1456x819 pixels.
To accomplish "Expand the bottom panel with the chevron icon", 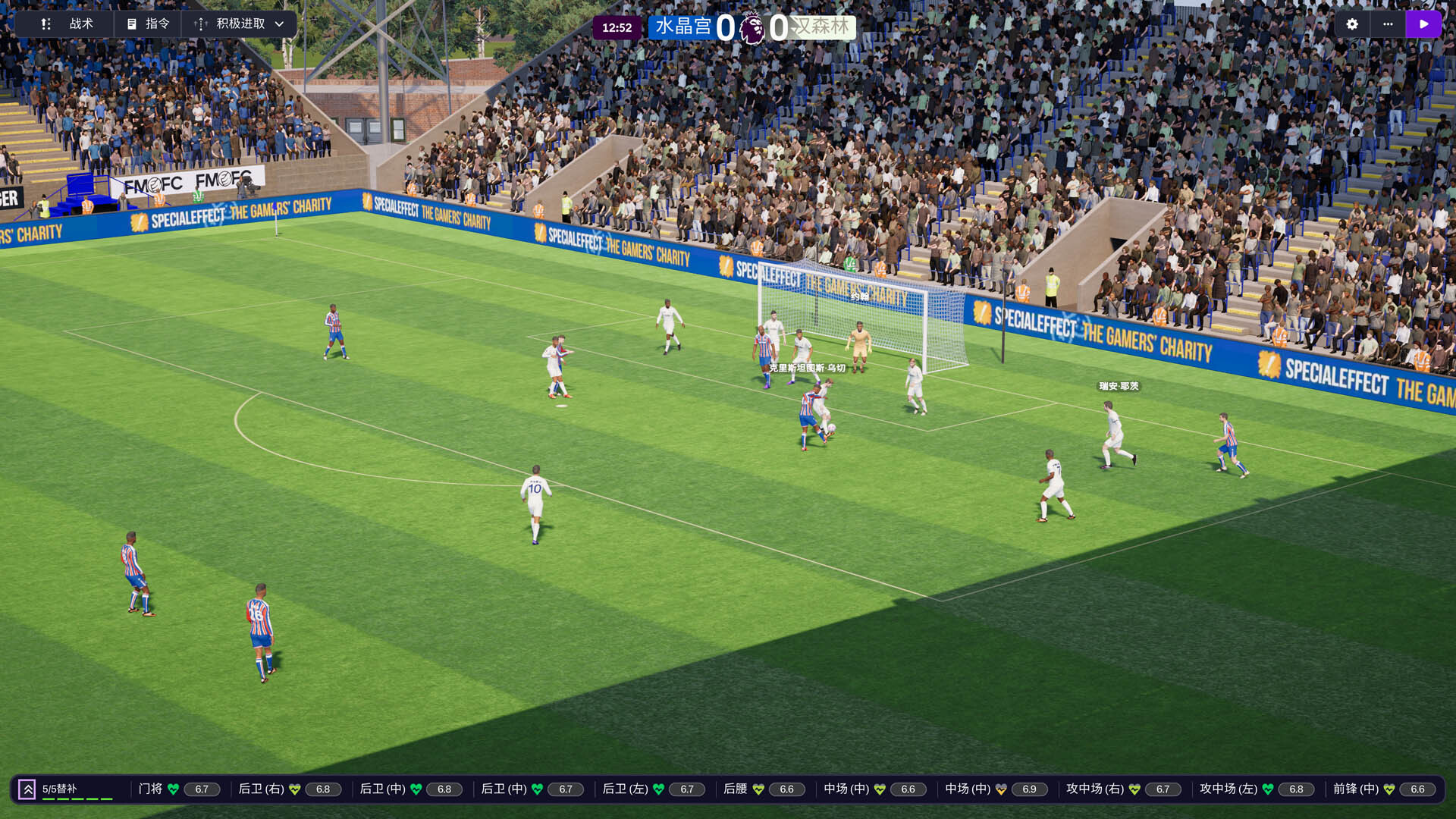I will pos(28,789).
